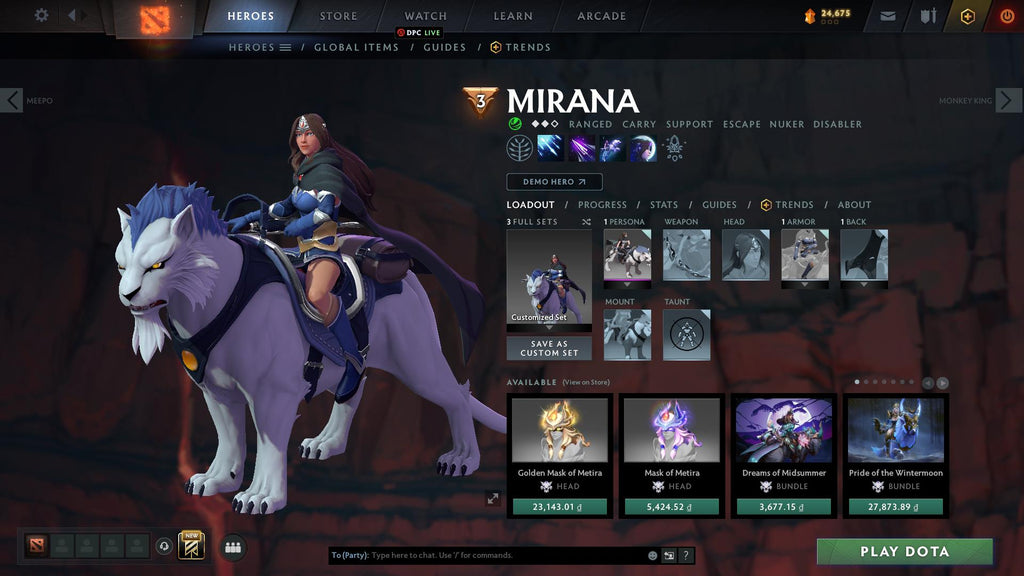Viewport: 1024px width, 576px height.
Task: Buy the Golden Mask of Metira
Action: pos(560,507)
